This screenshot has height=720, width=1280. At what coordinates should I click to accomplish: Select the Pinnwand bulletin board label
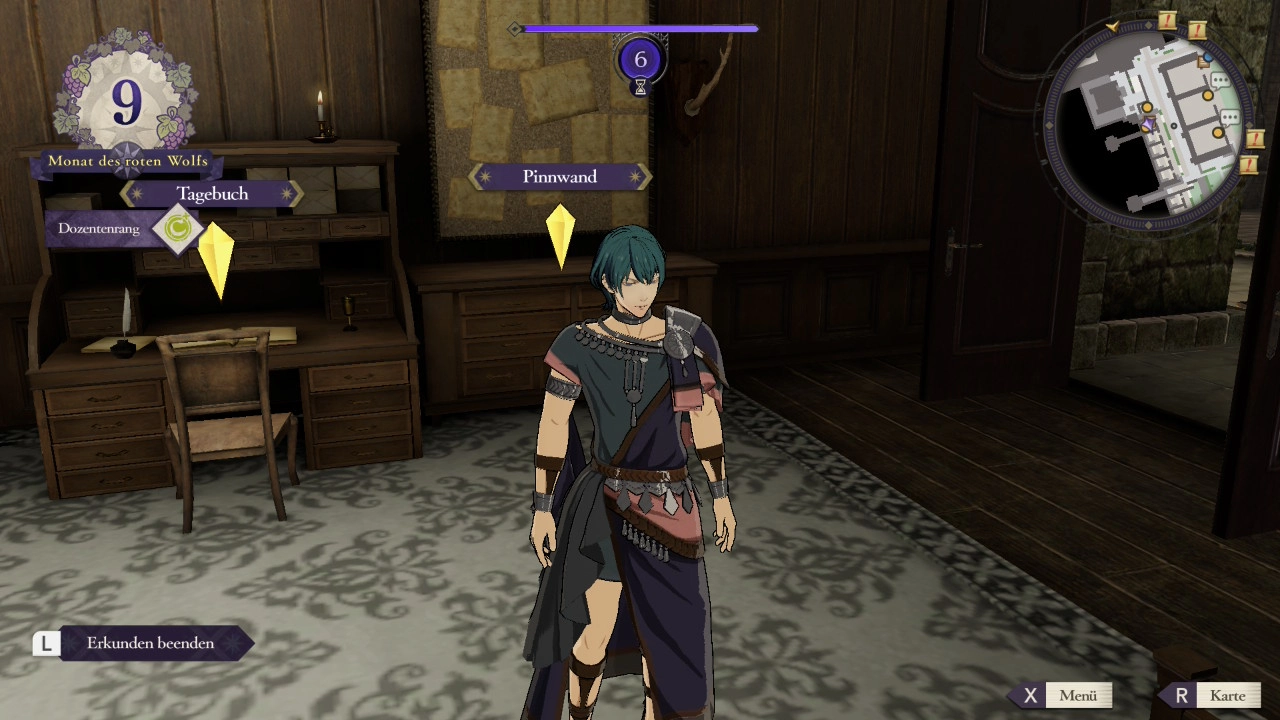pos(560,177)
